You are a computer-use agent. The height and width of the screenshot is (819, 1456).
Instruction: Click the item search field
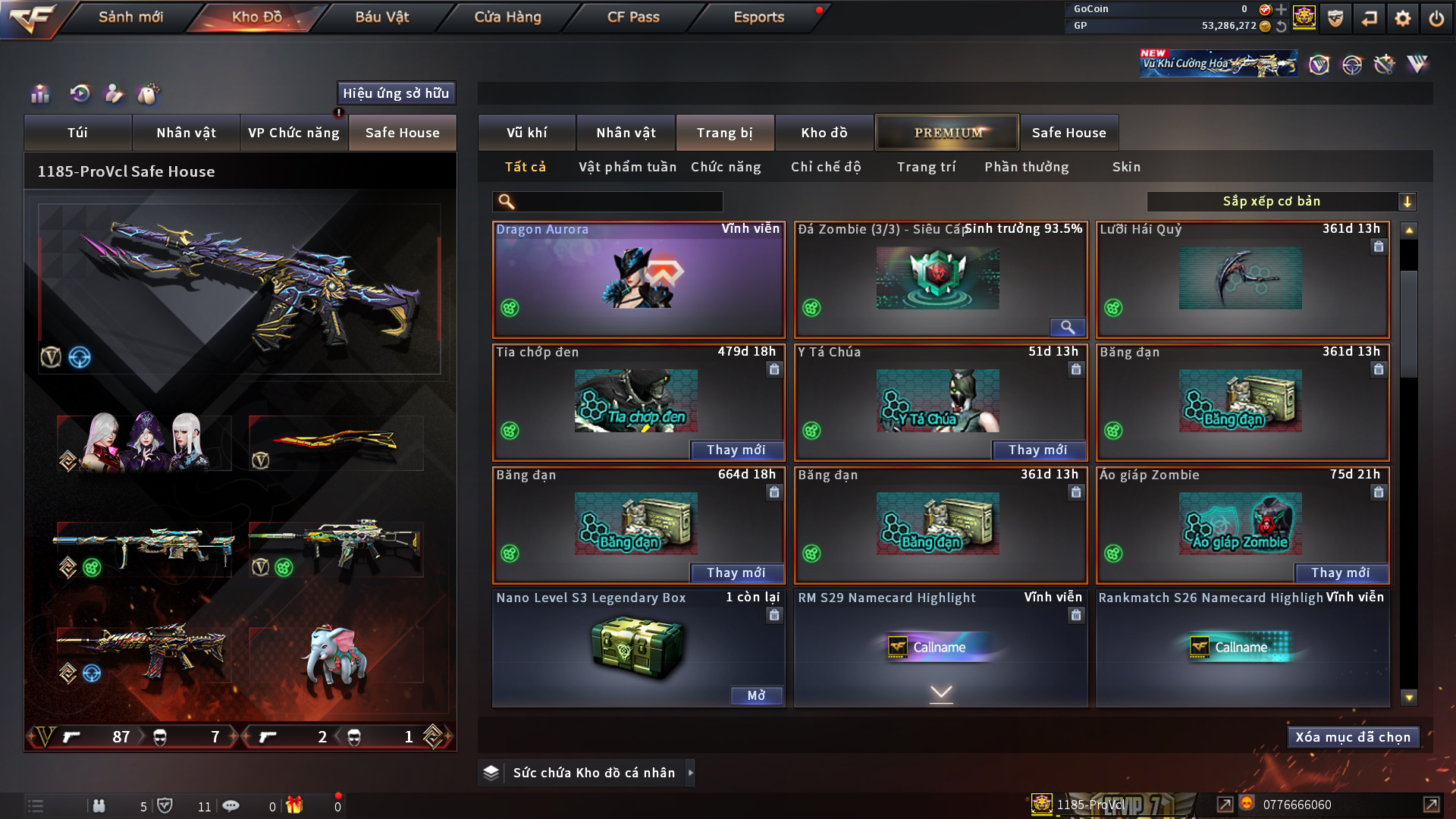pos(618,202)
